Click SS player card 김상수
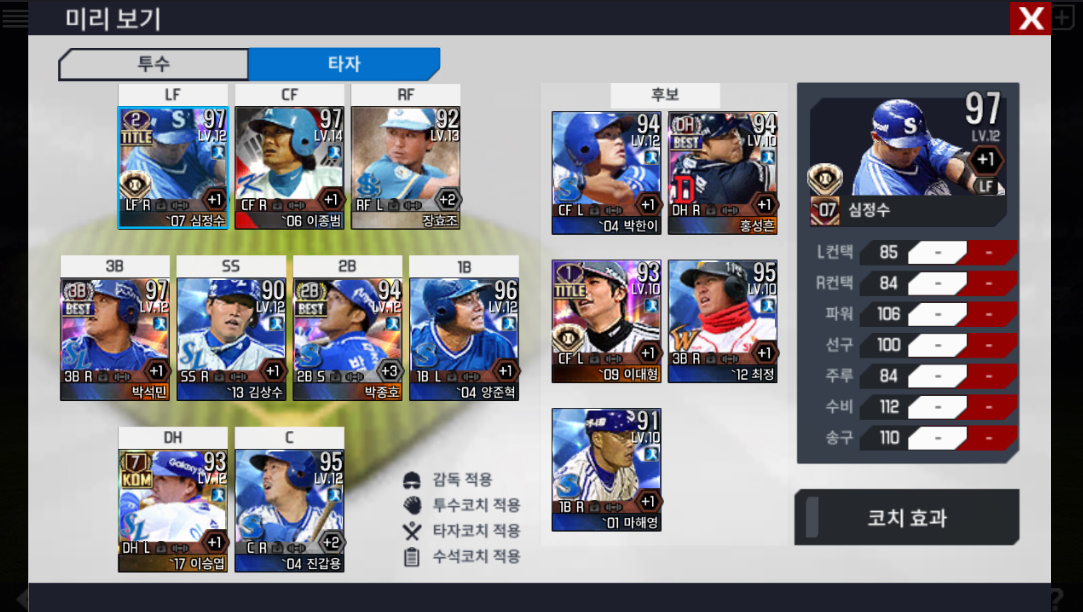 231,339
